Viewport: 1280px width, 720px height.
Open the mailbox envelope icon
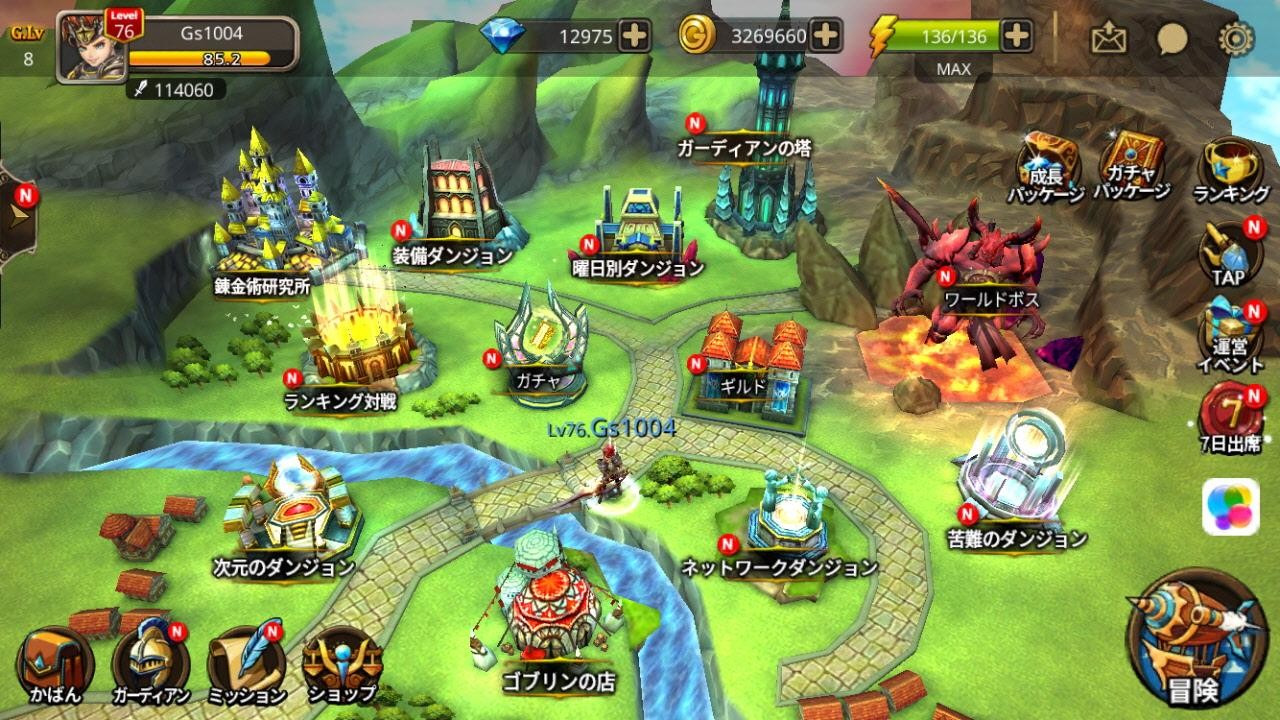(x=1108, y=38)
